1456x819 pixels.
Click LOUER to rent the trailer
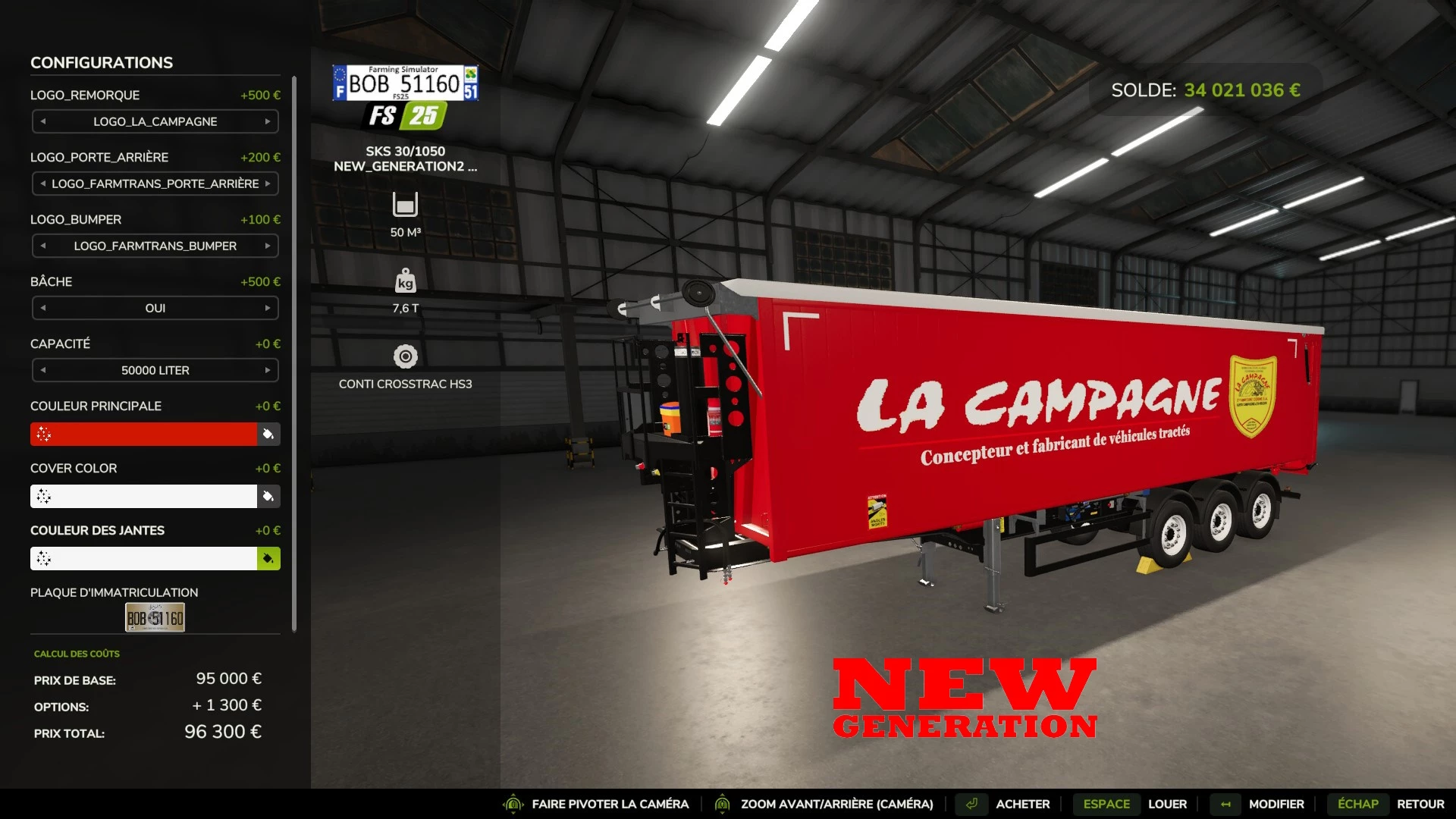pyautogui.click(x=1167, y=804)
